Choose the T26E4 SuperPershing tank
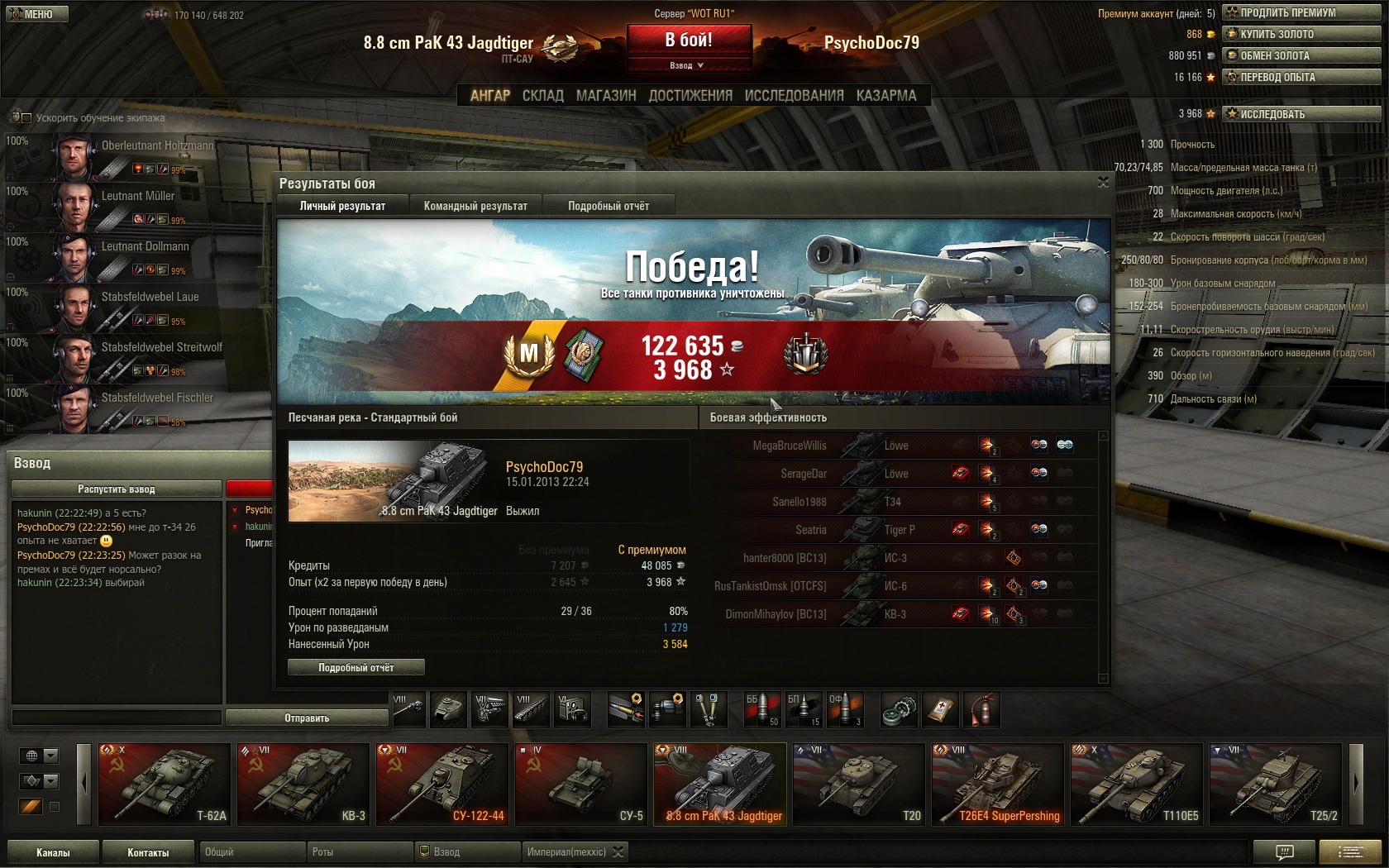The width and height of the screenshot is (1389, 868). tap(998, 784)
